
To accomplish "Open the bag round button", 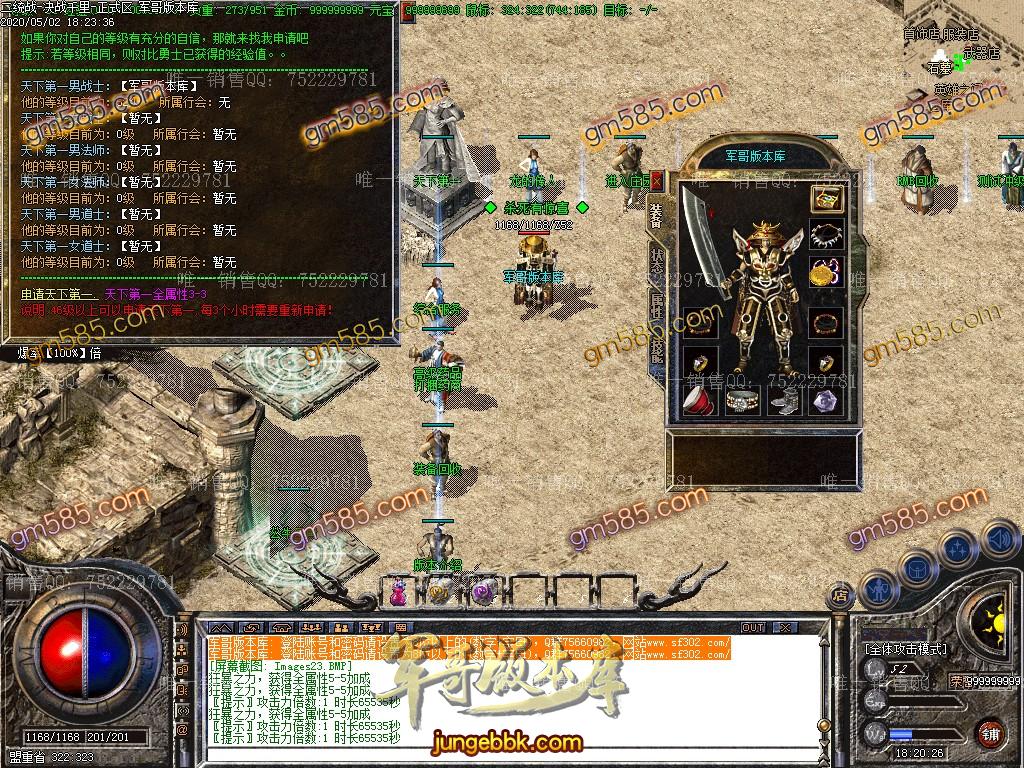I will (x=918, y=570).
